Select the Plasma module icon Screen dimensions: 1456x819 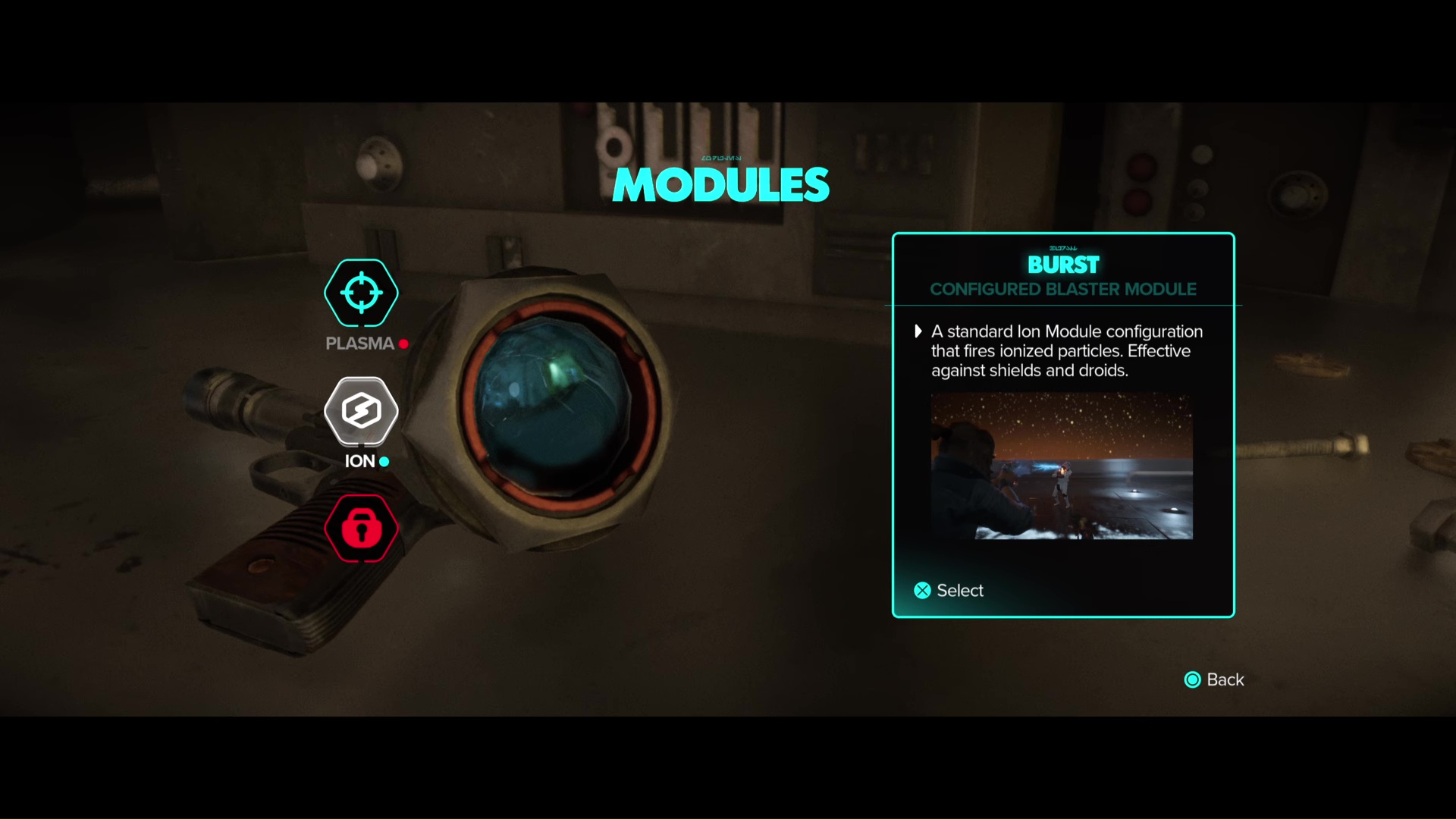361,293
